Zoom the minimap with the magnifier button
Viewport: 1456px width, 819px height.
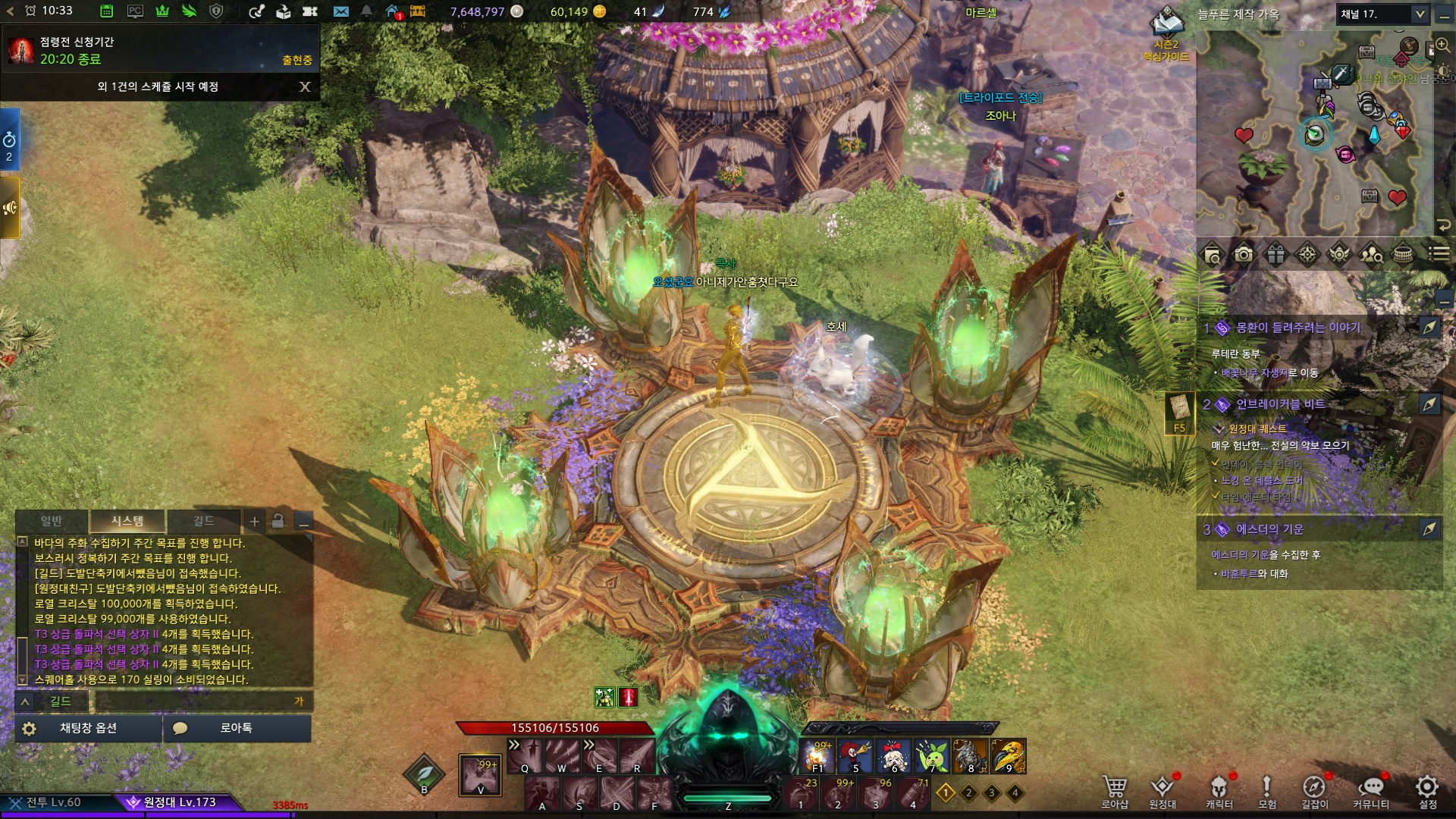point(1442,45)
